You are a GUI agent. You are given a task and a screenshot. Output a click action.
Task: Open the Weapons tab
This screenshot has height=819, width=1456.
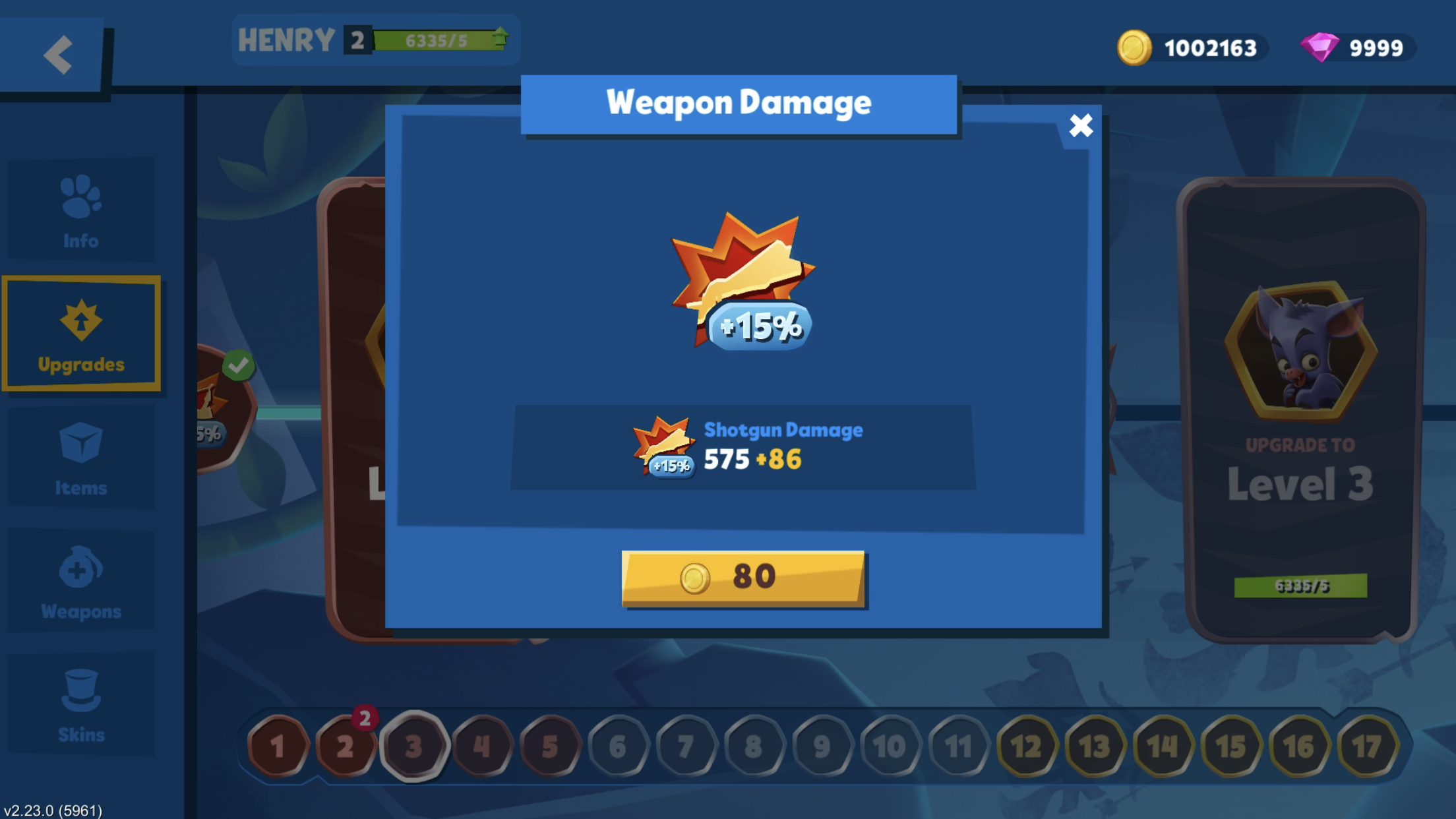click(81, 582)
